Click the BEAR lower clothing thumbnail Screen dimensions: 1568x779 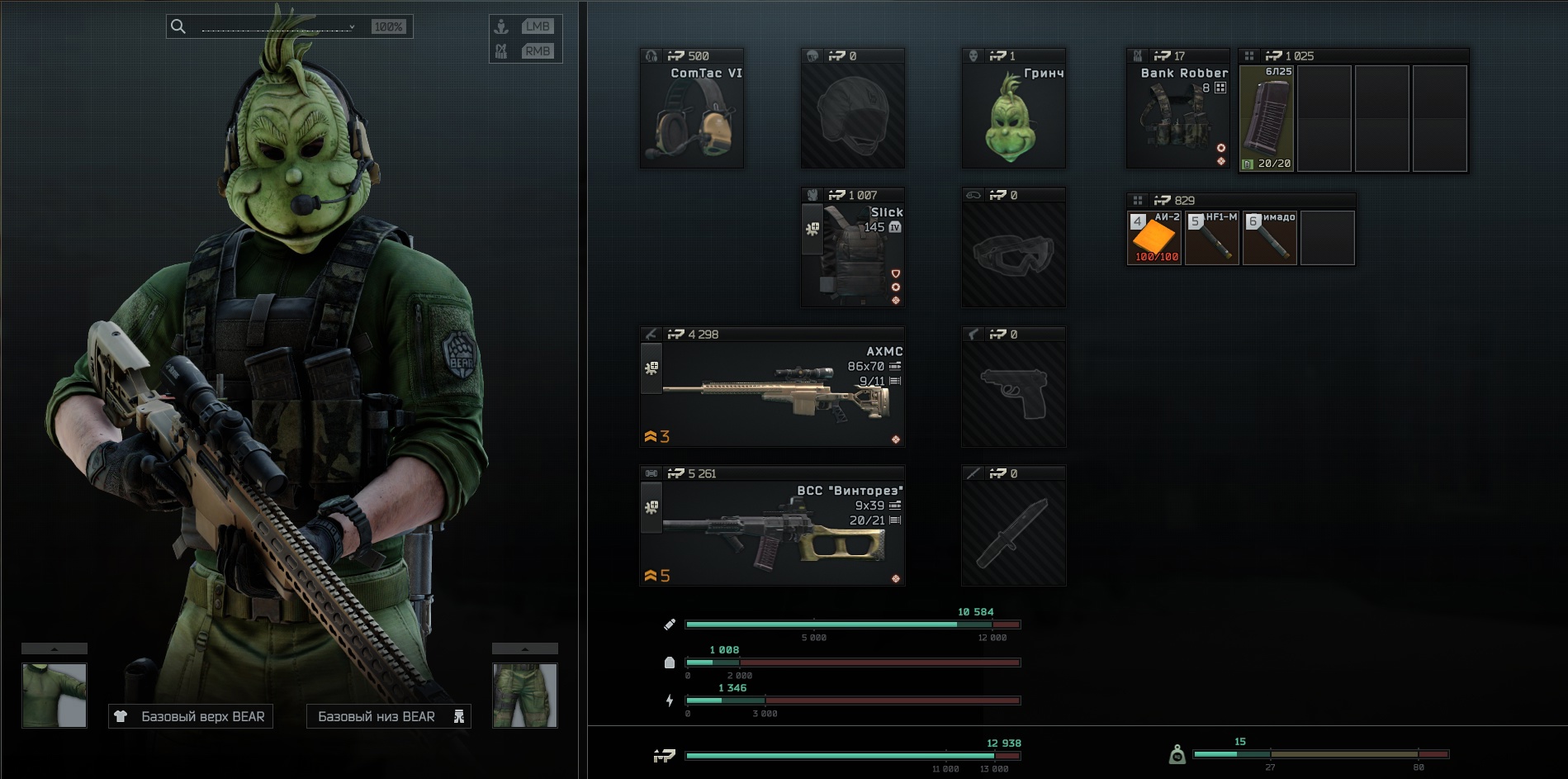tap(525, 695)
